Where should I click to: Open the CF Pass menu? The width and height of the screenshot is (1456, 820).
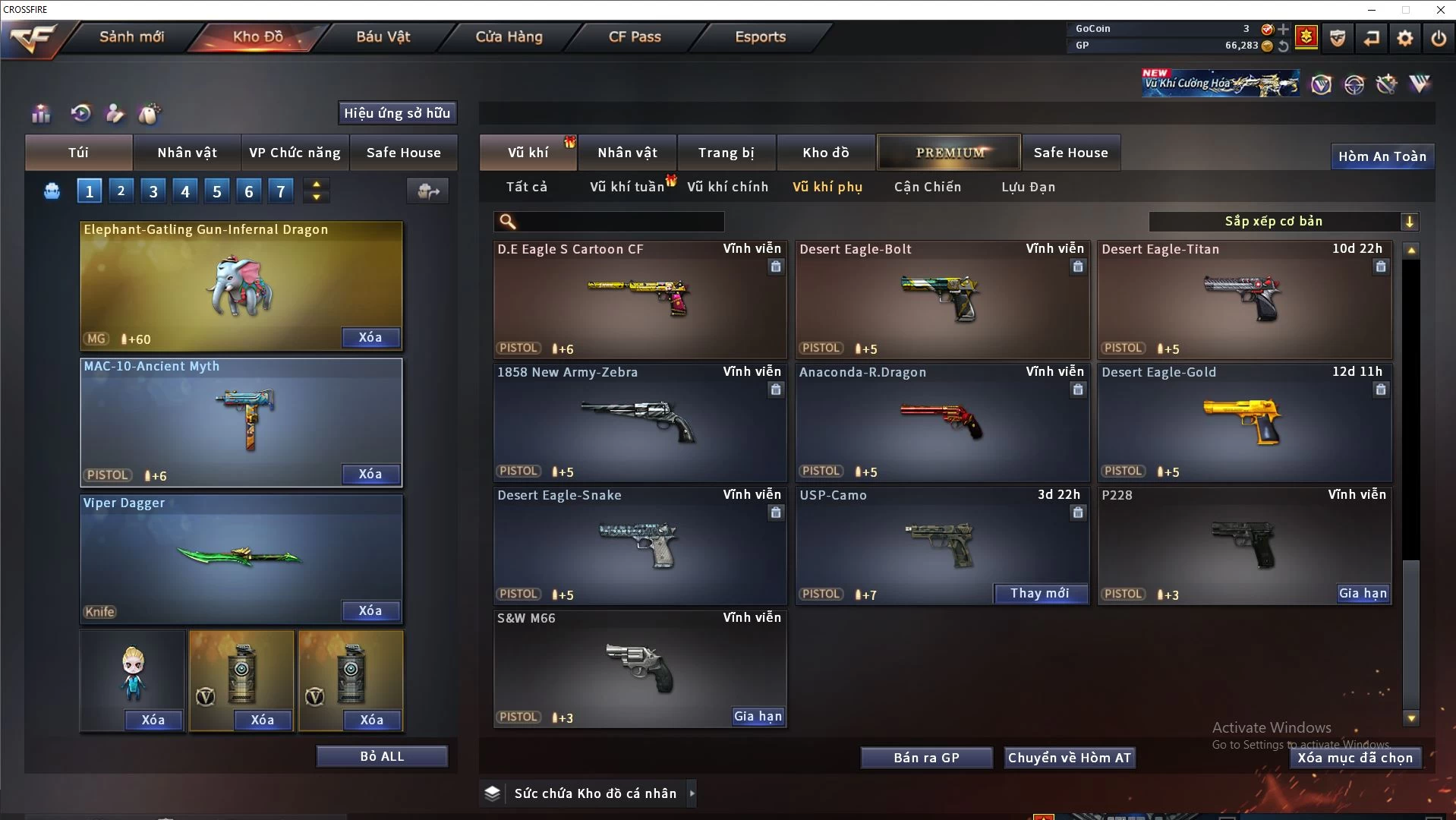(x=635, y=36)
